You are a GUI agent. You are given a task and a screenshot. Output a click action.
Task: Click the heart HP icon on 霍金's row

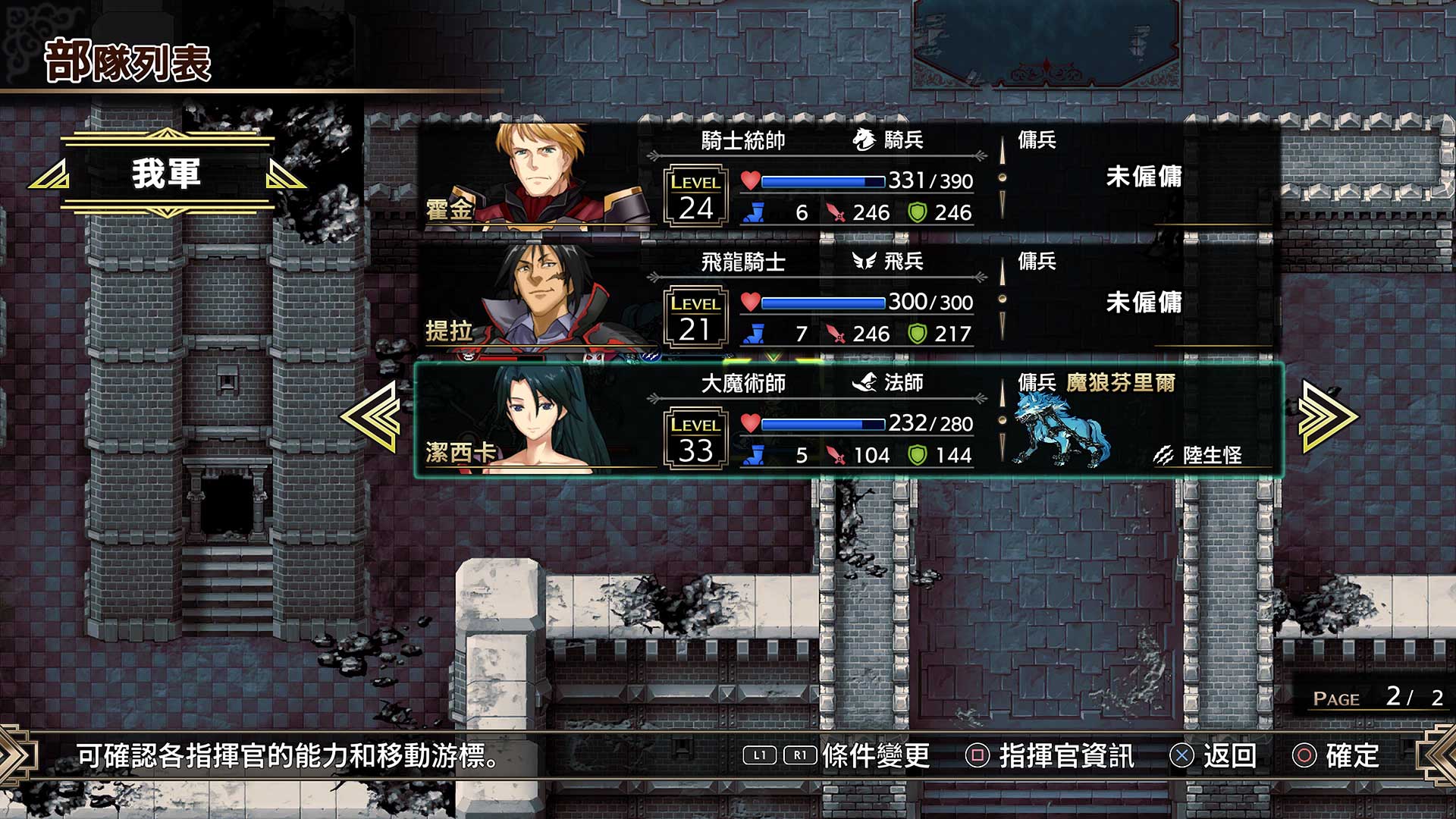click(x=751, y=180)
